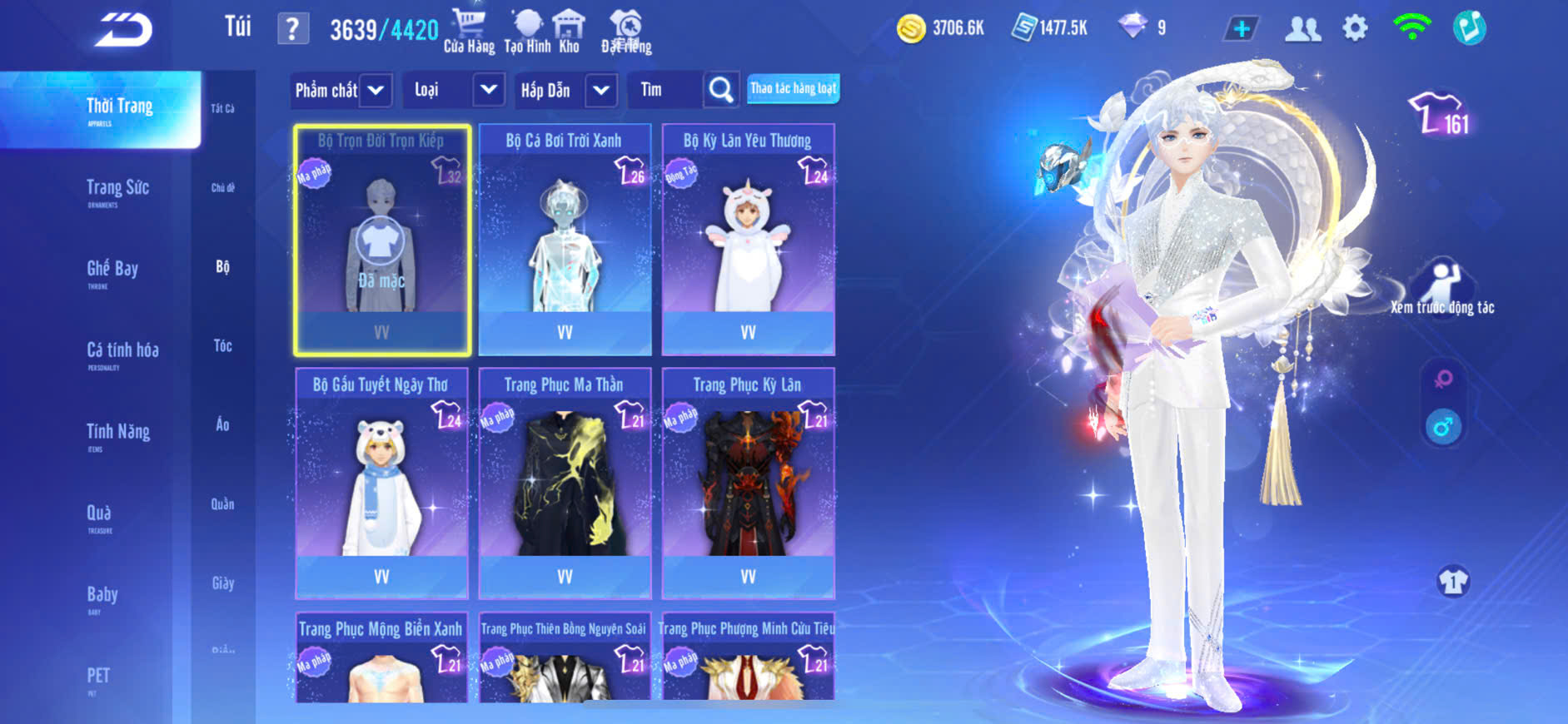The image size is (1568, 724).
Task: Choose the Áo subcategory
Action: coord(222,424)
